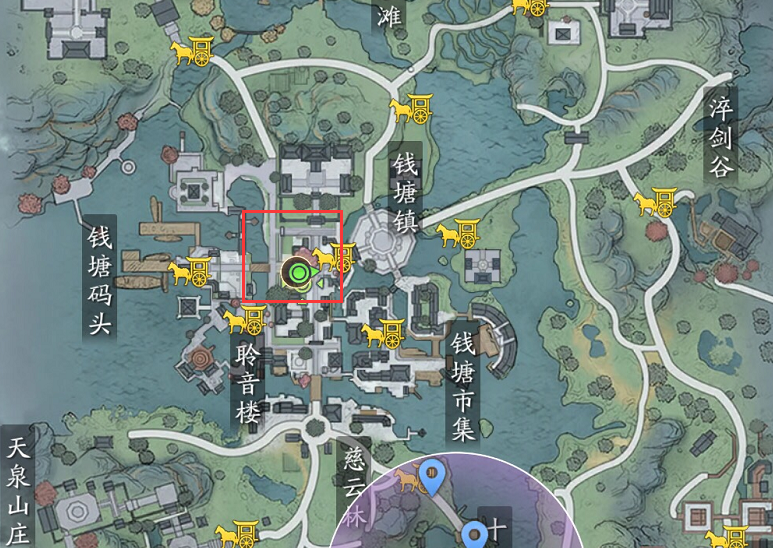
Task: Select the 钱塘镇 location label
Action: [405, 192]
